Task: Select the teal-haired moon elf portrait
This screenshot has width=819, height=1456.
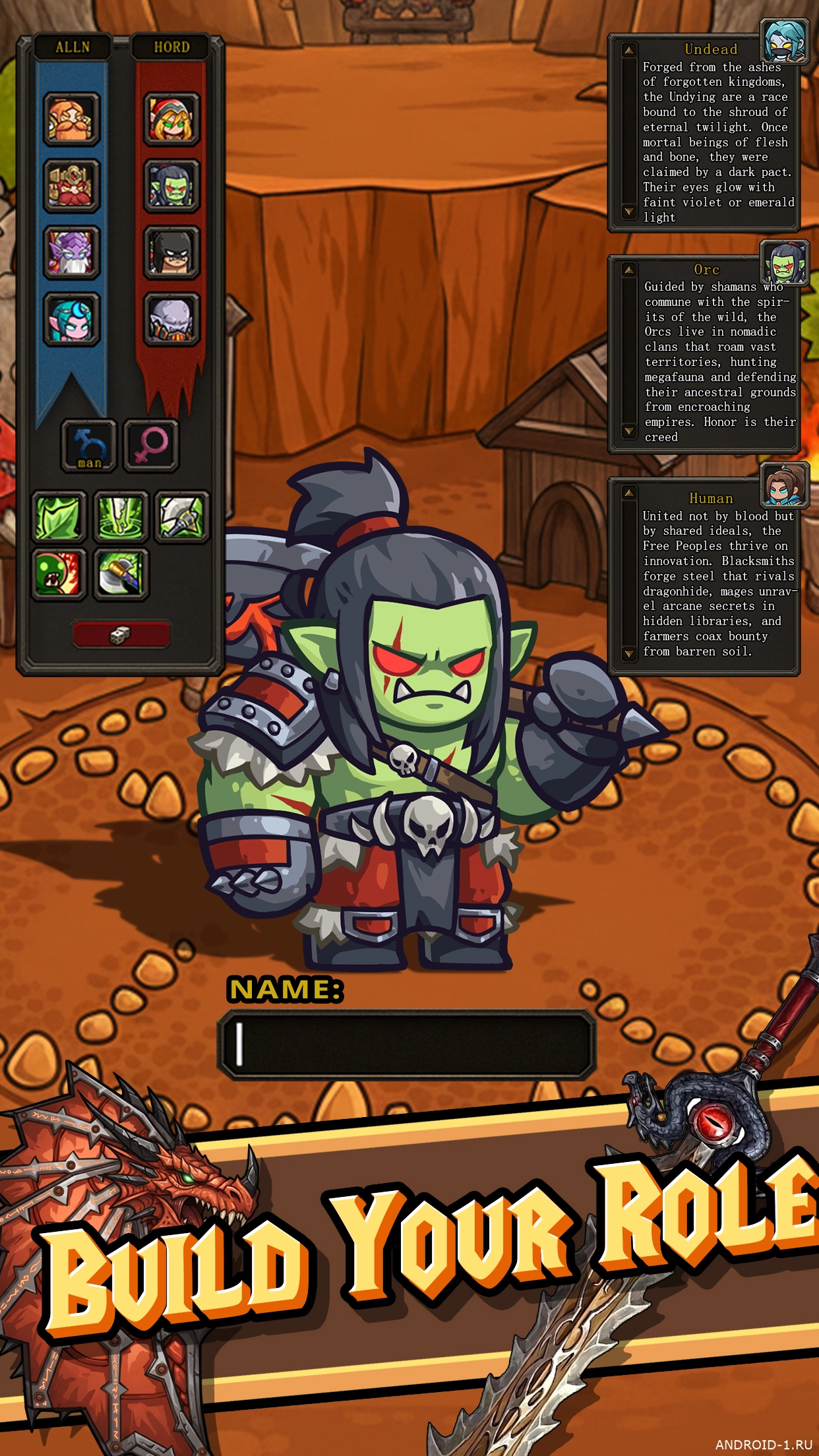Action: 71,319
